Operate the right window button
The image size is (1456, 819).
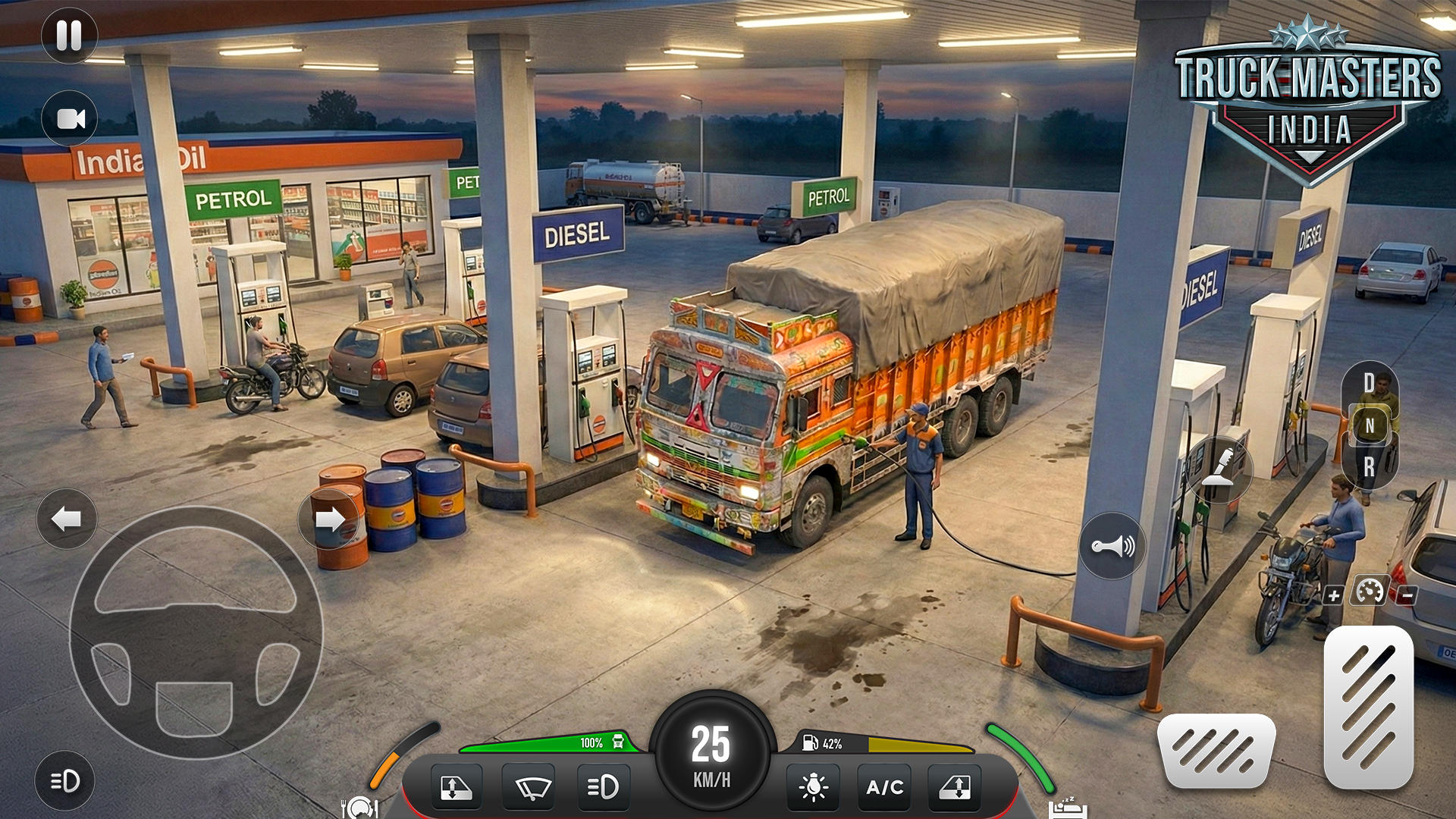[955, 788]
